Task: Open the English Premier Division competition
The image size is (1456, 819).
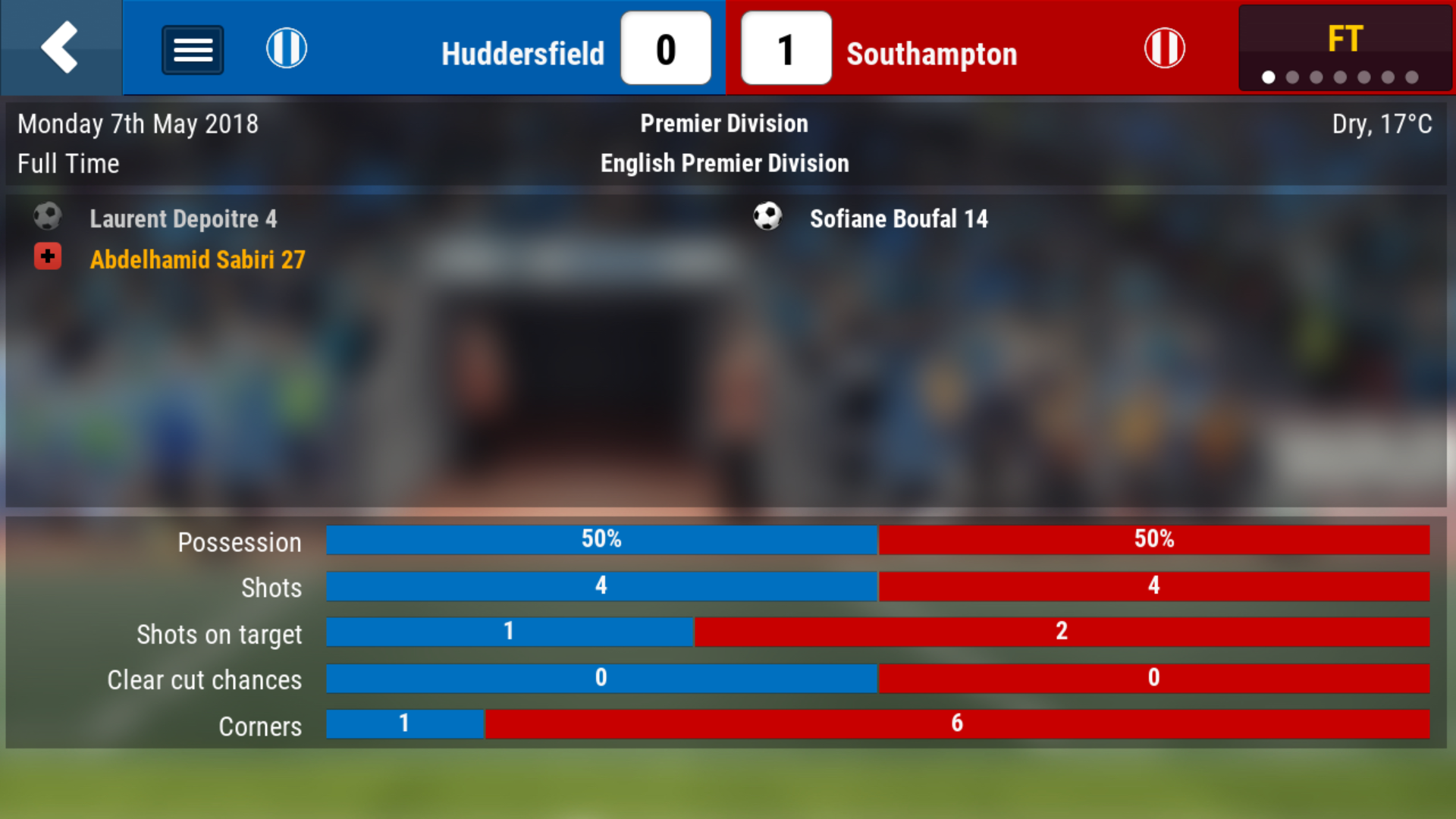Action: point(724,163)
